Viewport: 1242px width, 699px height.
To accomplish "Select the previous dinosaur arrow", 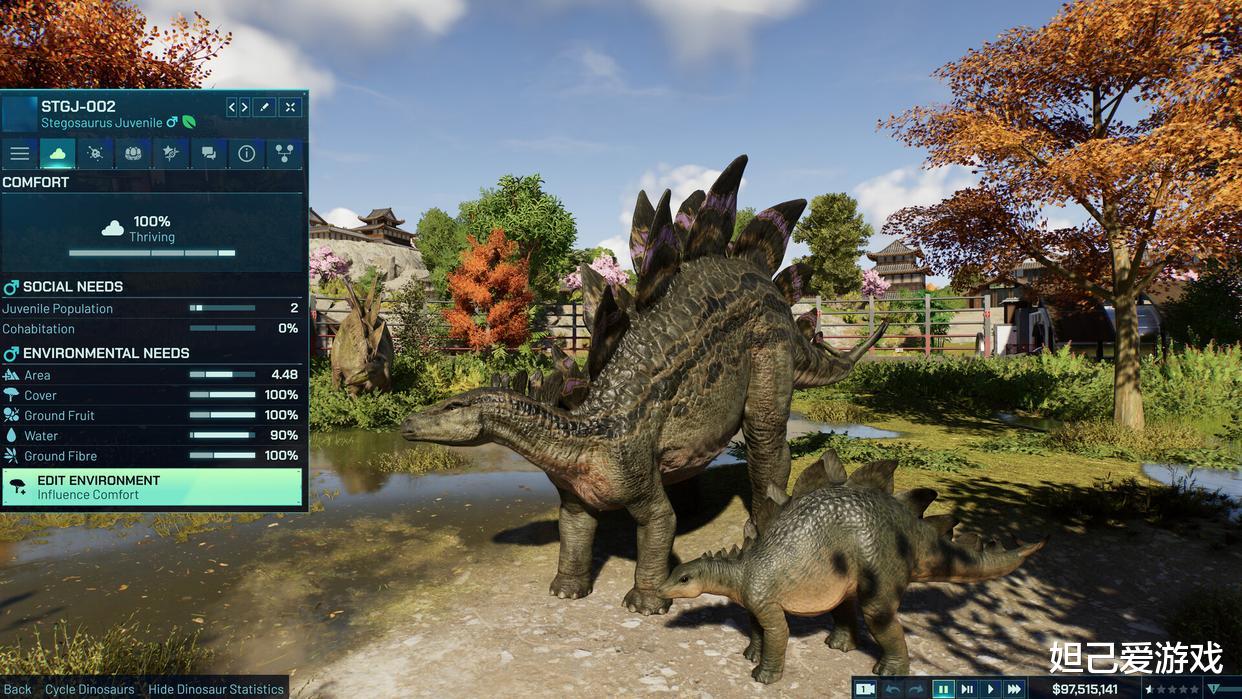I will tap(232, 107).
